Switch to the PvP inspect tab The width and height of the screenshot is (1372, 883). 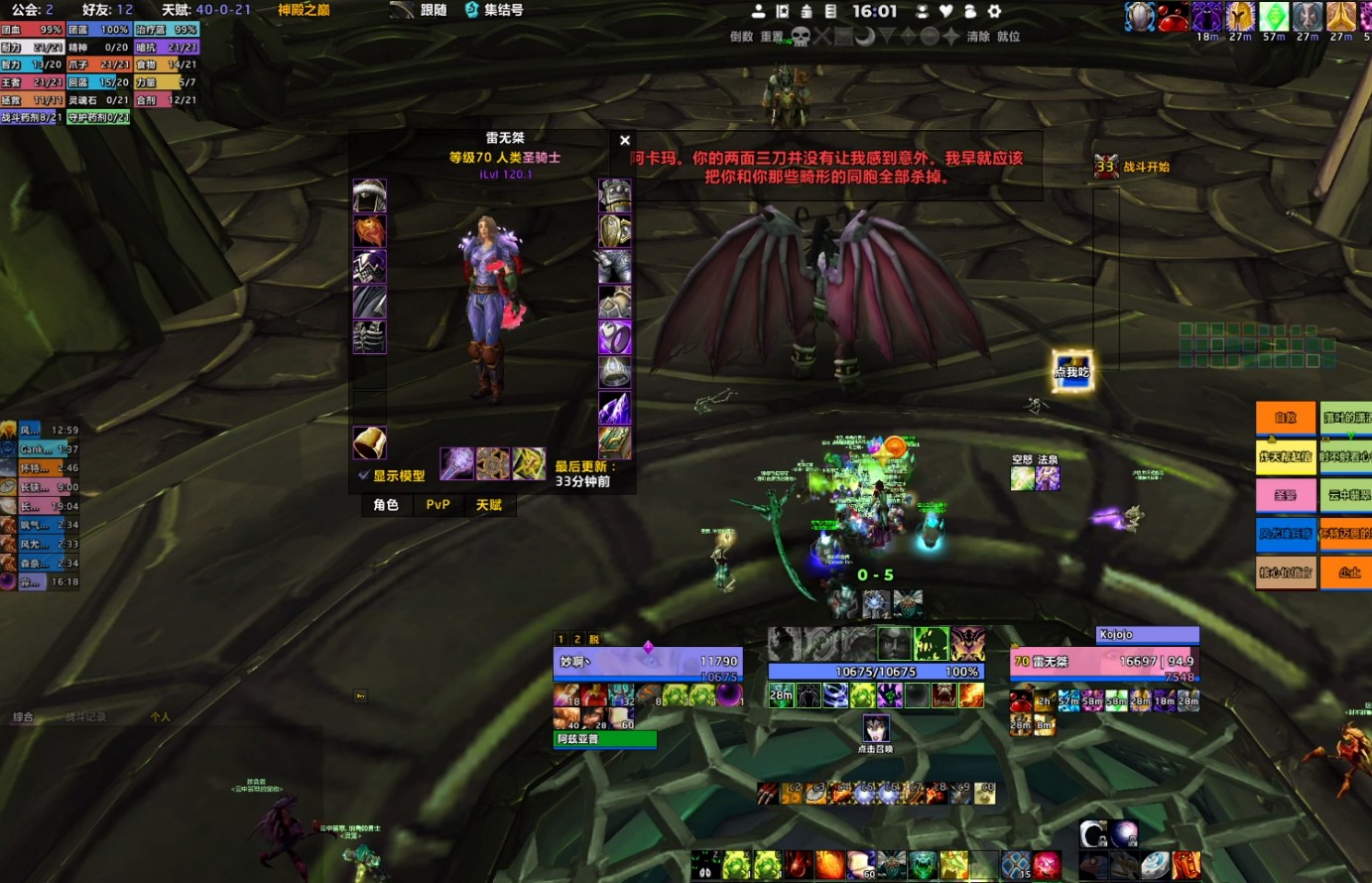point(437,505)
